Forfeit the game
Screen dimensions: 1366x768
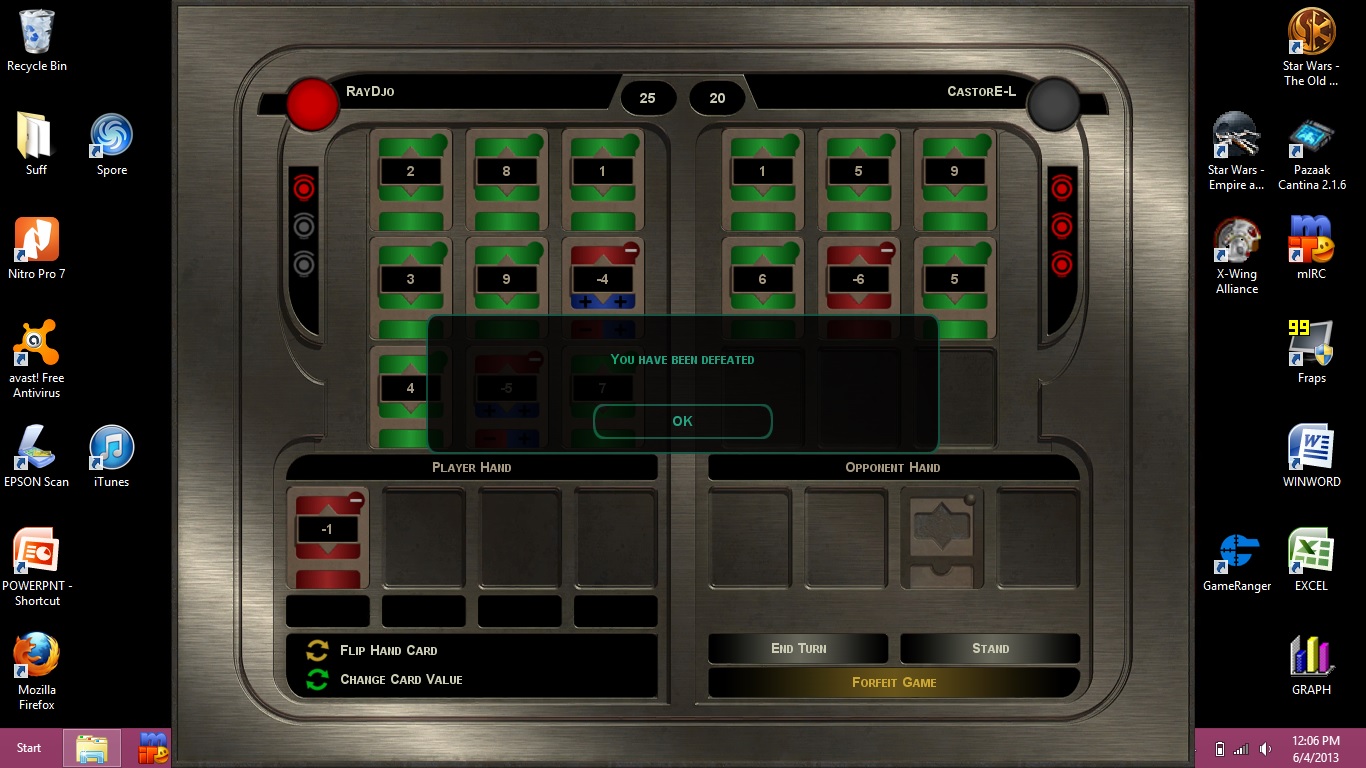[893, 682]
